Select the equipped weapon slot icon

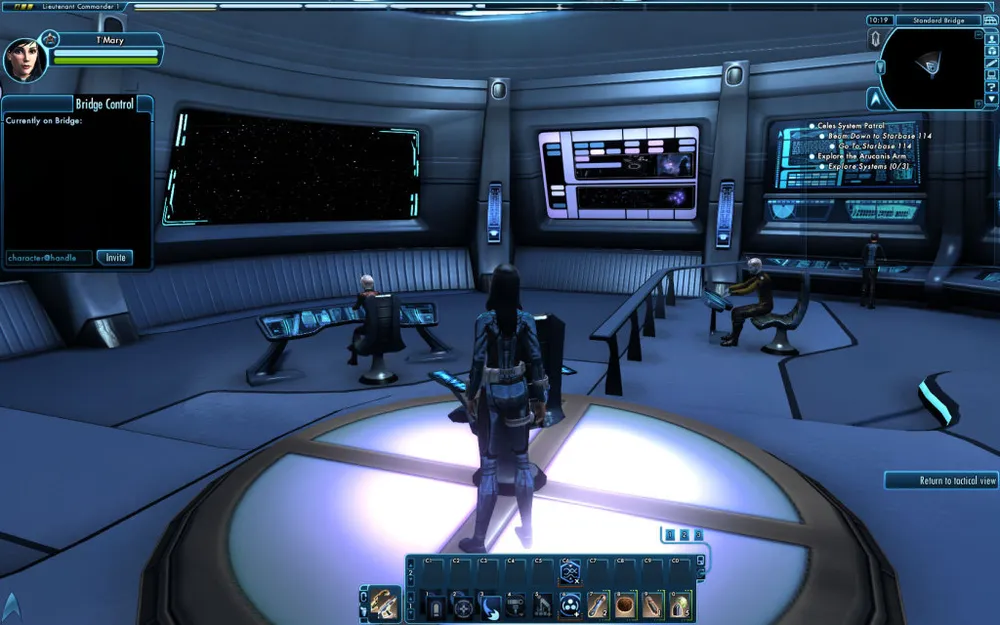click(385, 603)
